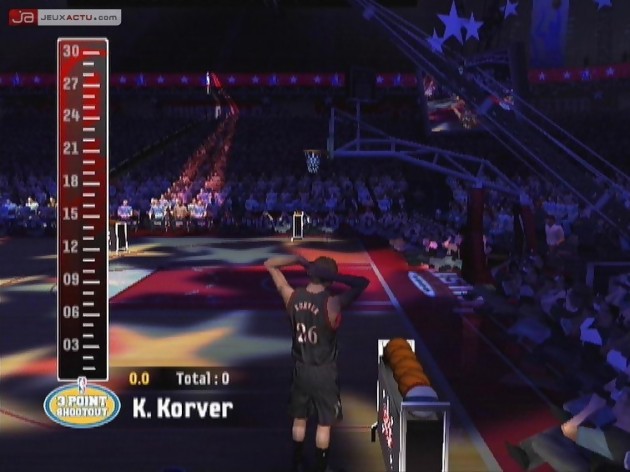Image resolution: width=630 pixels, height=472 pixels.
Task: Click the 3 Point Shootout badge
Action: pyautogui.click(x=82, y=405)
